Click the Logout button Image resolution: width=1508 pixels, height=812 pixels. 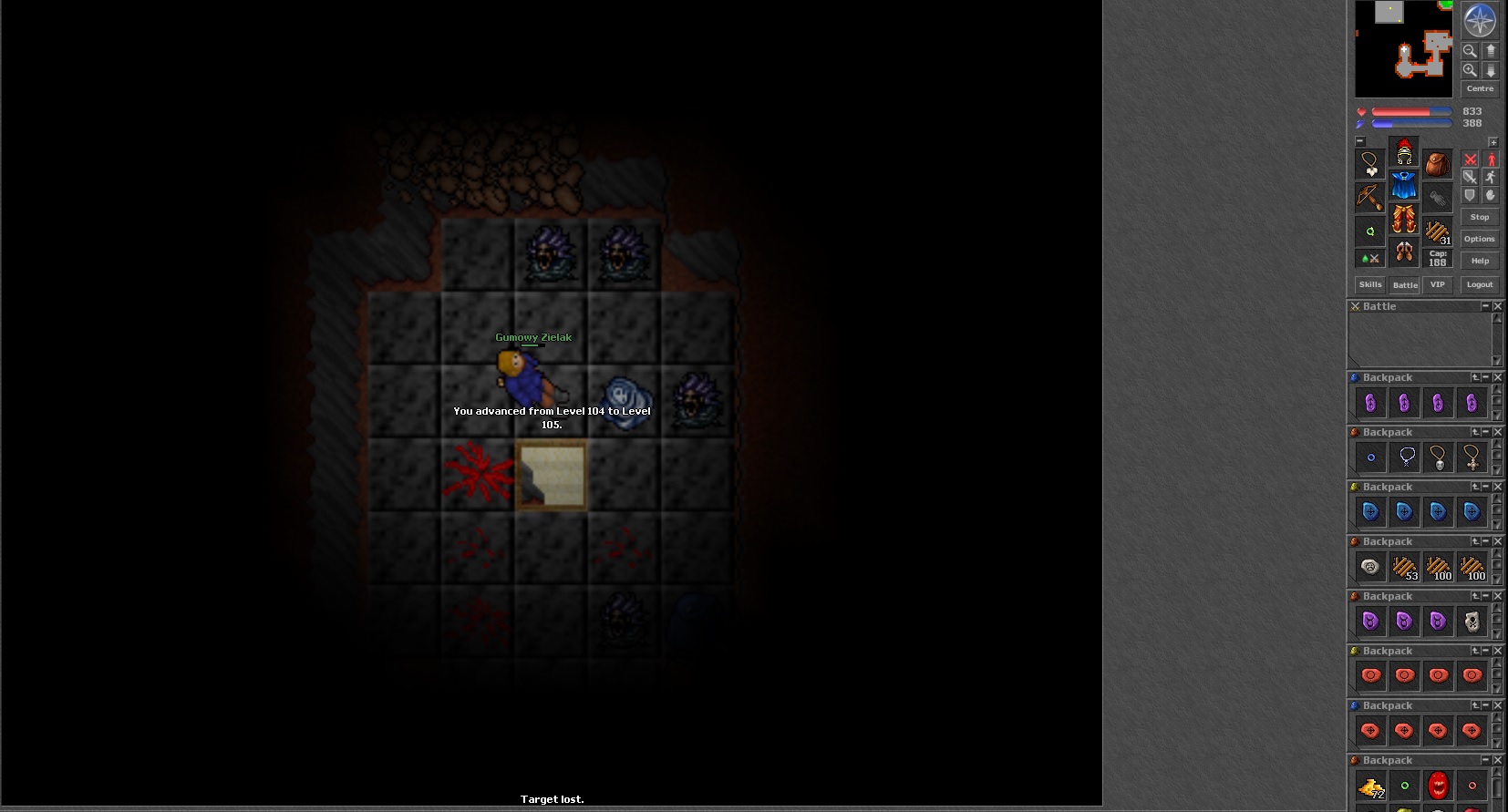[1479, 284]
